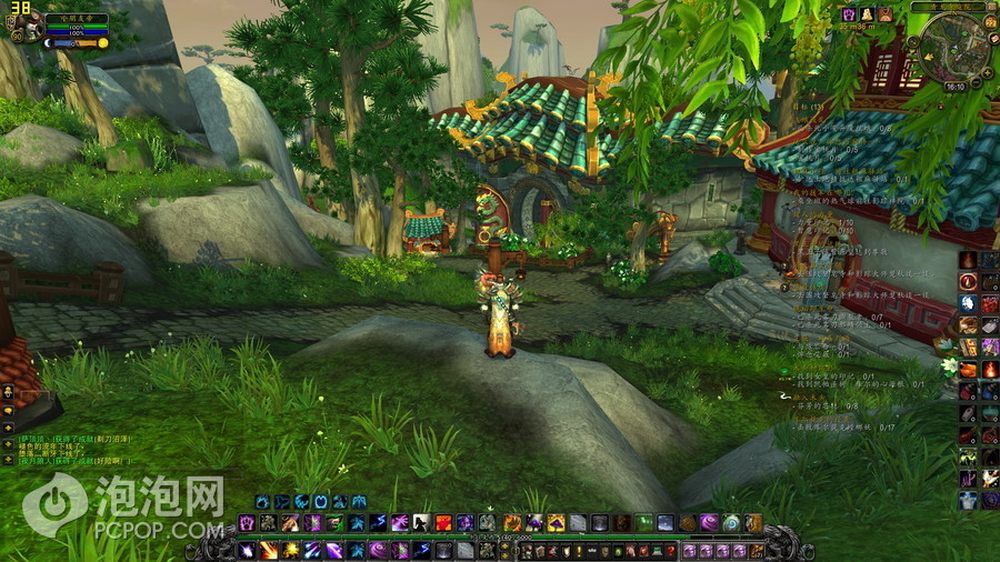This screenshot has height=562, width=1000.
Task: Click the meditating figure buff icon
Action: [868, 15]
